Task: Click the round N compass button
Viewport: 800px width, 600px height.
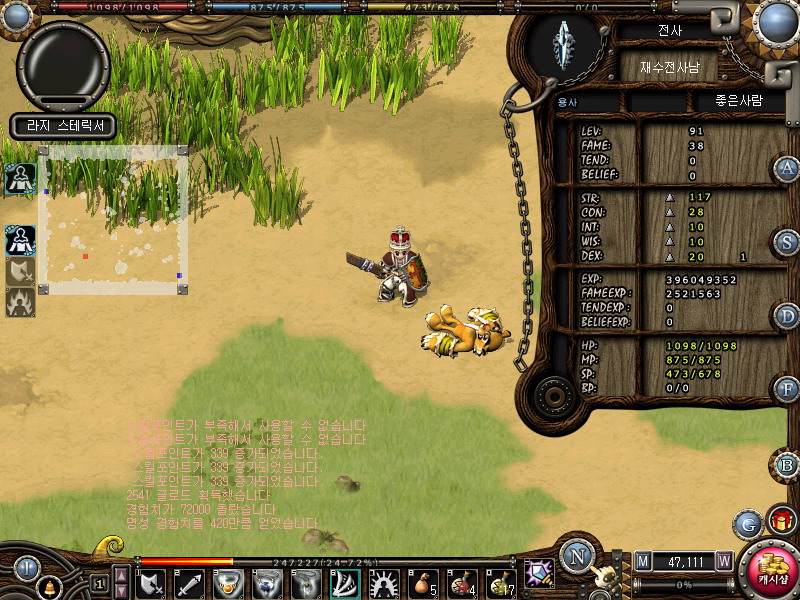Action: pos(577,556)
